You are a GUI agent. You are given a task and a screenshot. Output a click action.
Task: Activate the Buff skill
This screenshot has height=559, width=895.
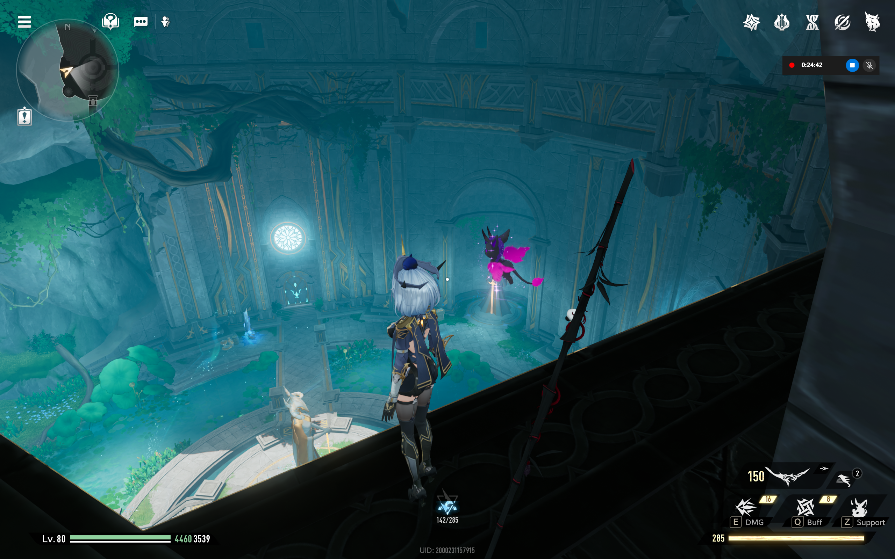click(x=805, y=509)
